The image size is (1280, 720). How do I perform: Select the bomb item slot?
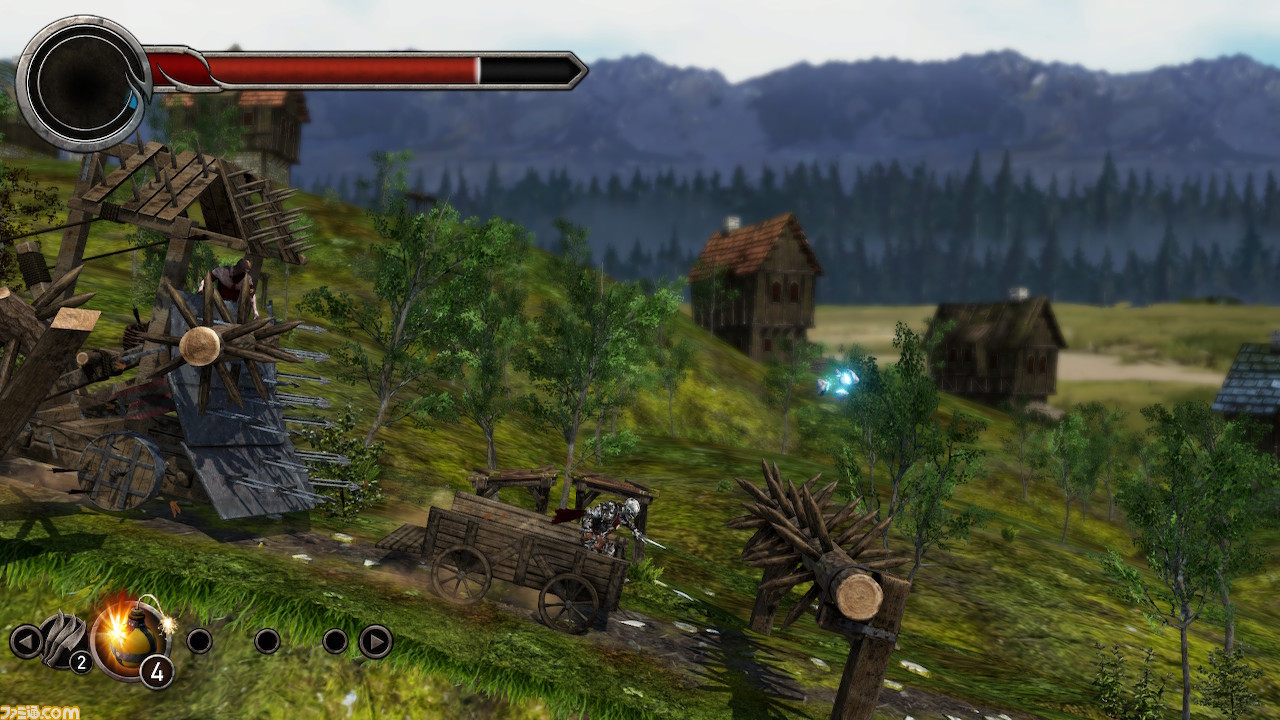(128, 639)
